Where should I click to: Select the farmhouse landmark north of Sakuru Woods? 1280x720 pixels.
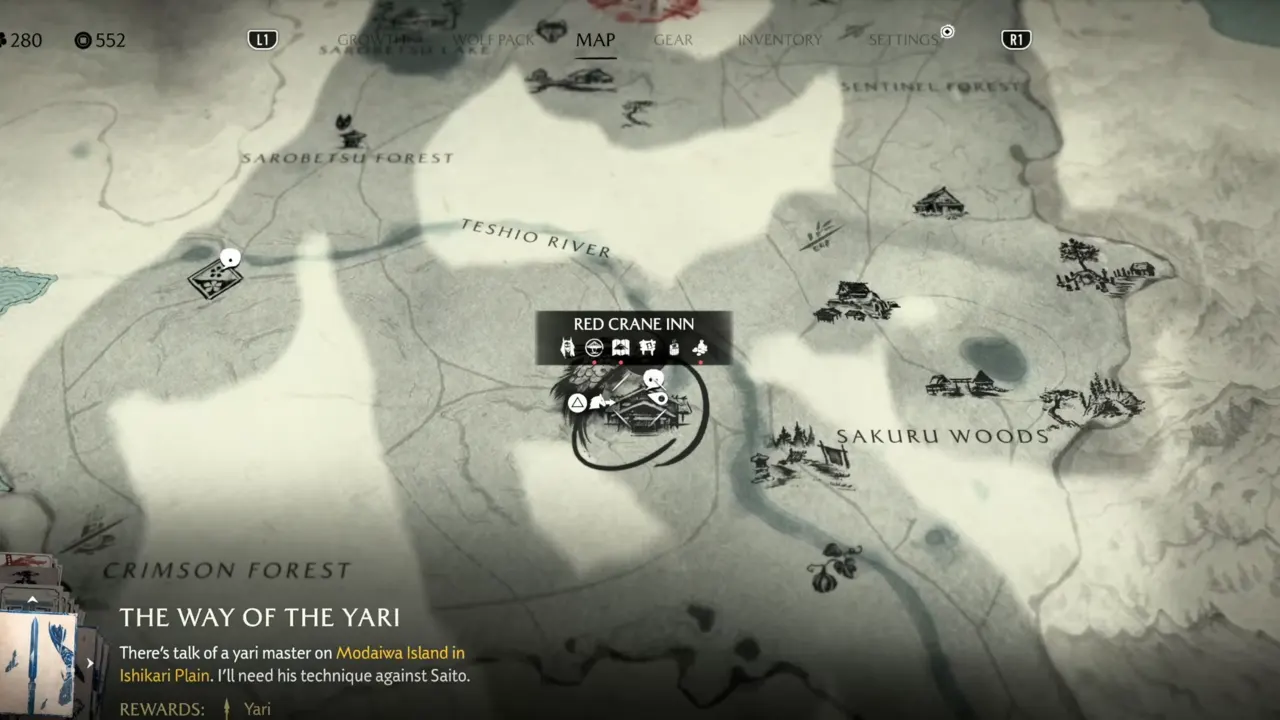939,203
